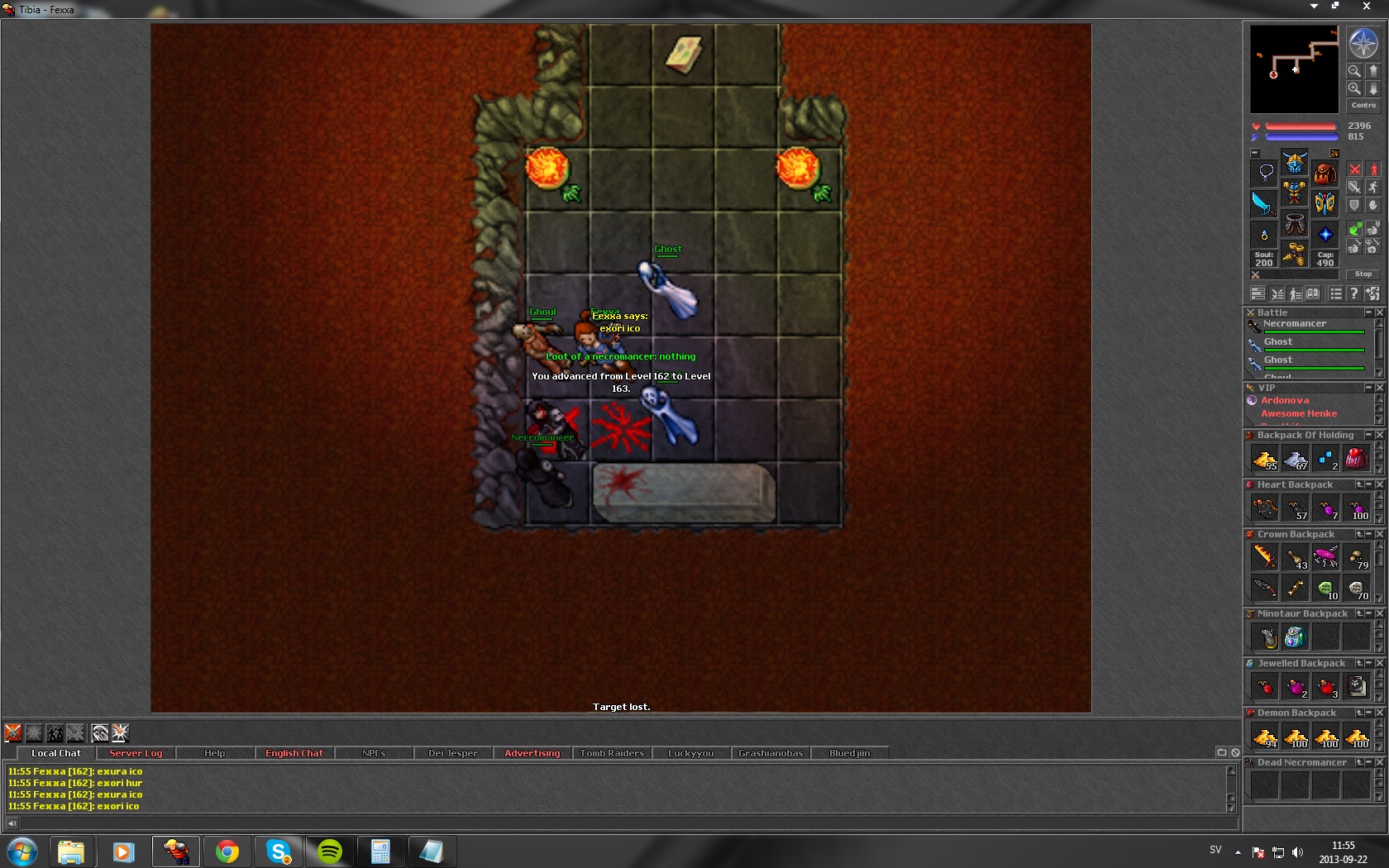The image size is (1389, 868).
Task: Minimize the Heart Backpack panel
Action: click(1369, 484)
